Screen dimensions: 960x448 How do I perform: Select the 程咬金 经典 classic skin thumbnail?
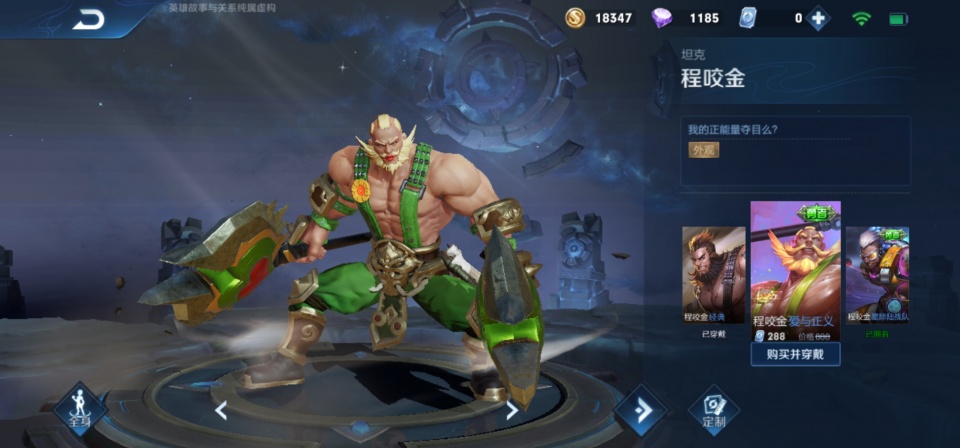tap(713, 275)
